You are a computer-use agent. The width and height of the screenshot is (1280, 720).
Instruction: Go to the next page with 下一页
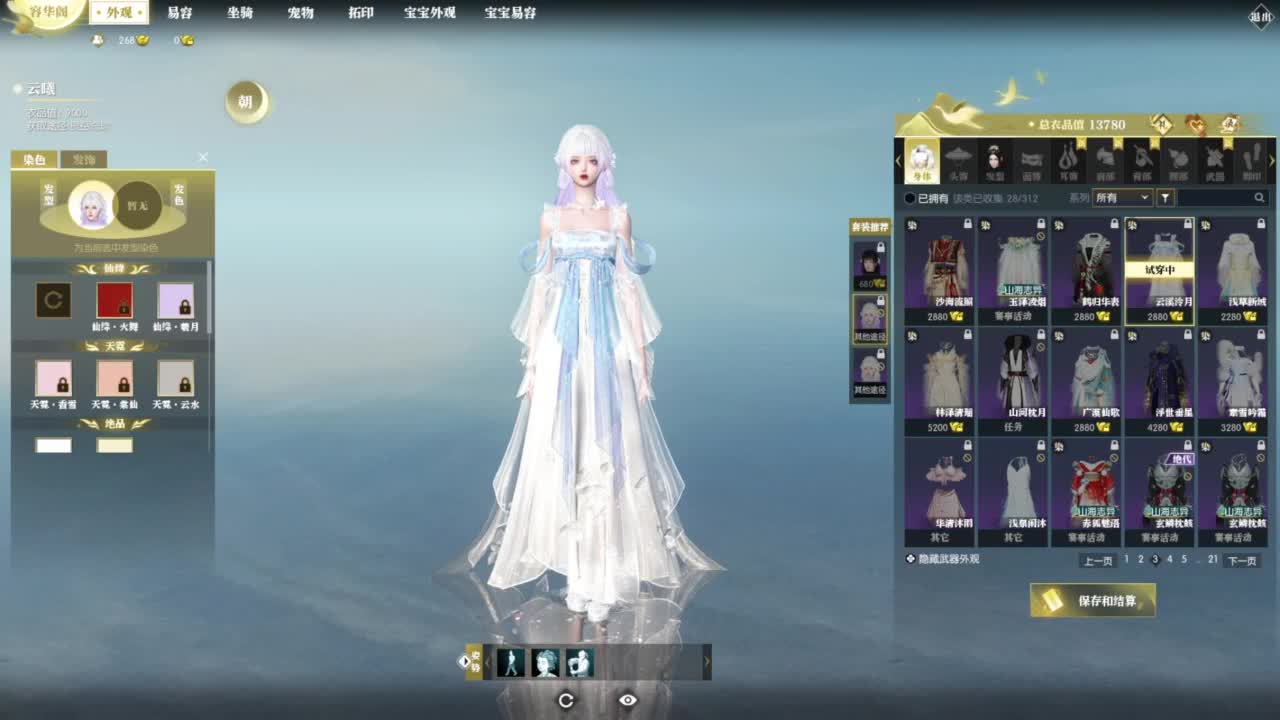point(1241,561)
